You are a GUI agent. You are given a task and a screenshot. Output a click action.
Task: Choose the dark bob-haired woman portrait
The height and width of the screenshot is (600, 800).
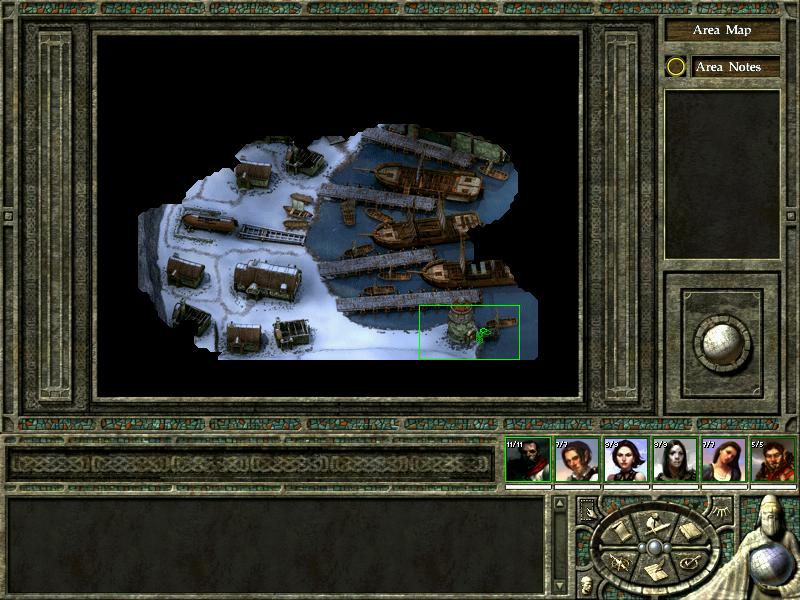coord(623,461)
